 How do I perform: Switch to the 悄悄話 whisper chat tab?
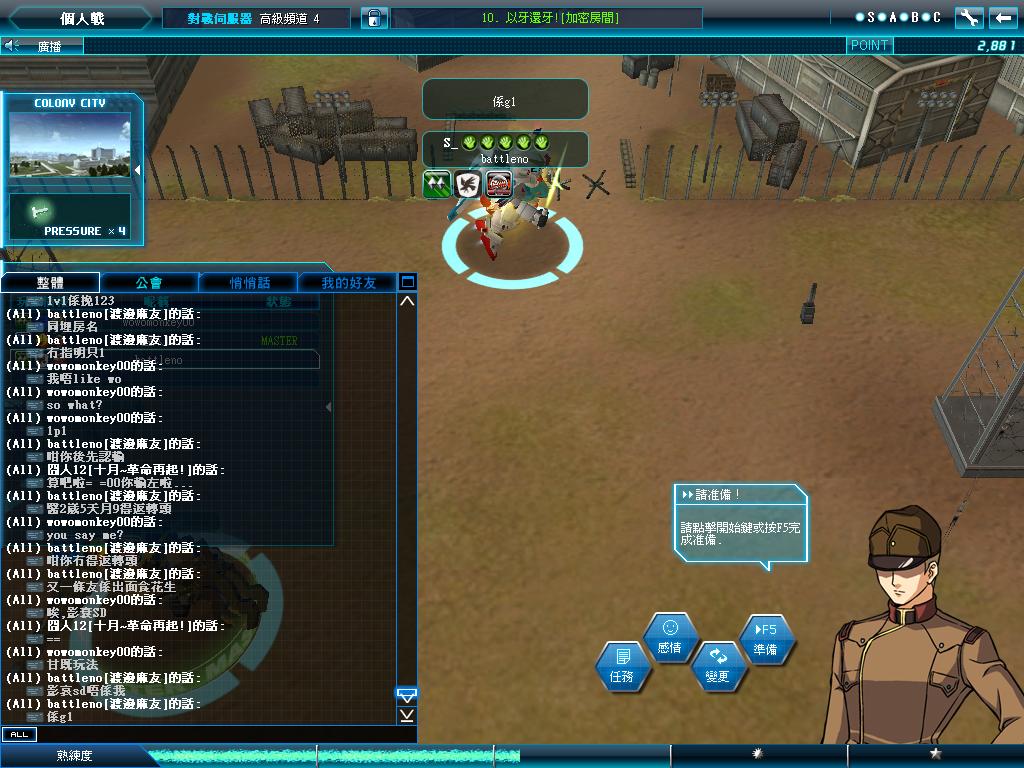[249, 283]
